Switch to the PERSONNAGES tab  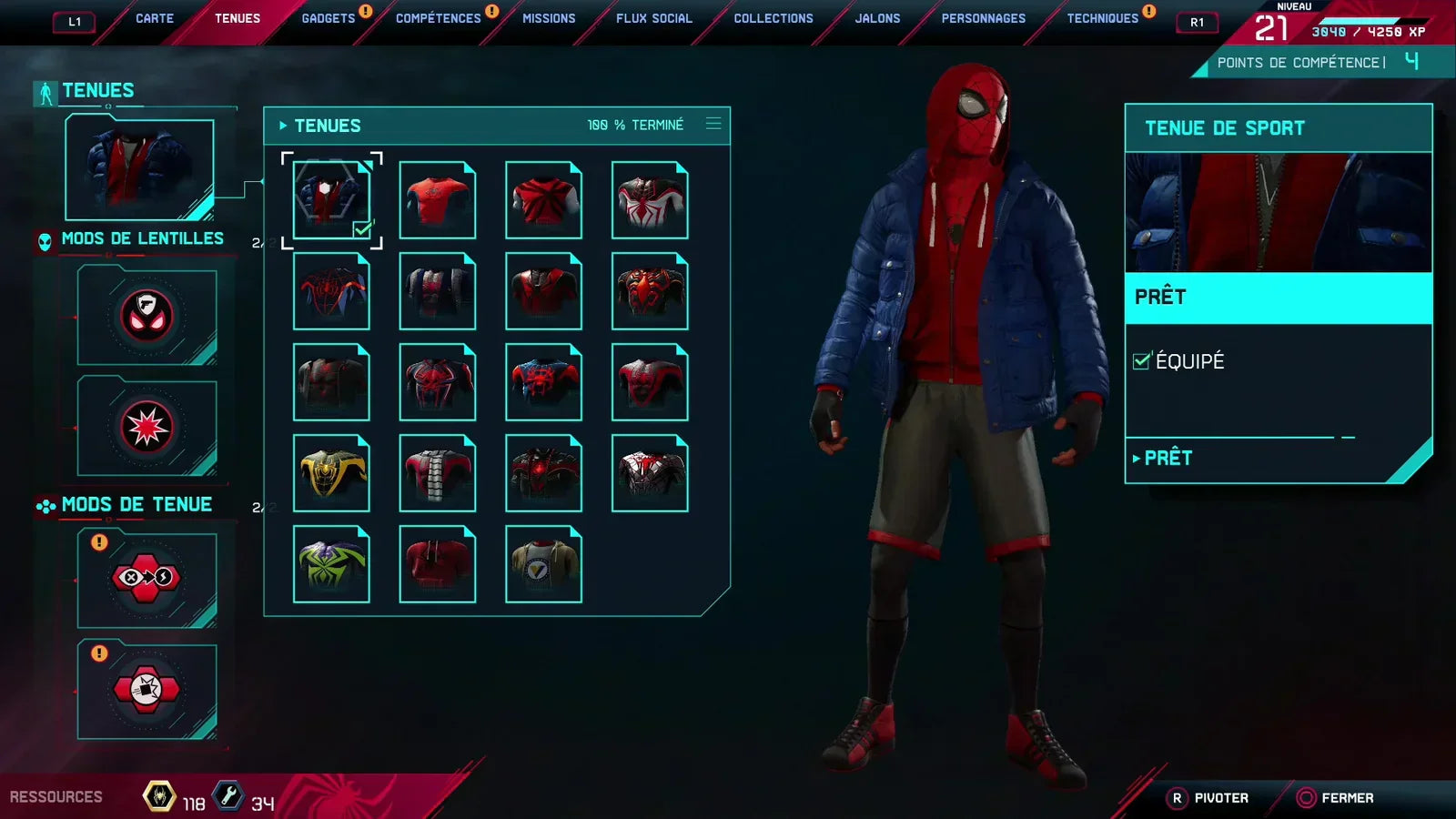pyautogui.click(x=983, y=17)
